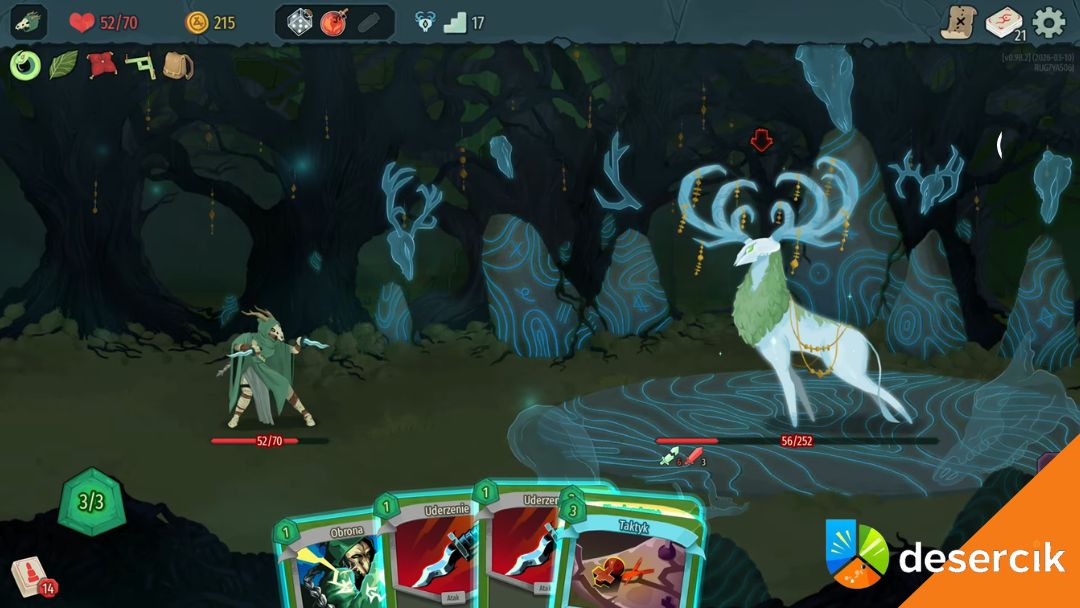Inspect the green angled tool relic

point(139,66)
